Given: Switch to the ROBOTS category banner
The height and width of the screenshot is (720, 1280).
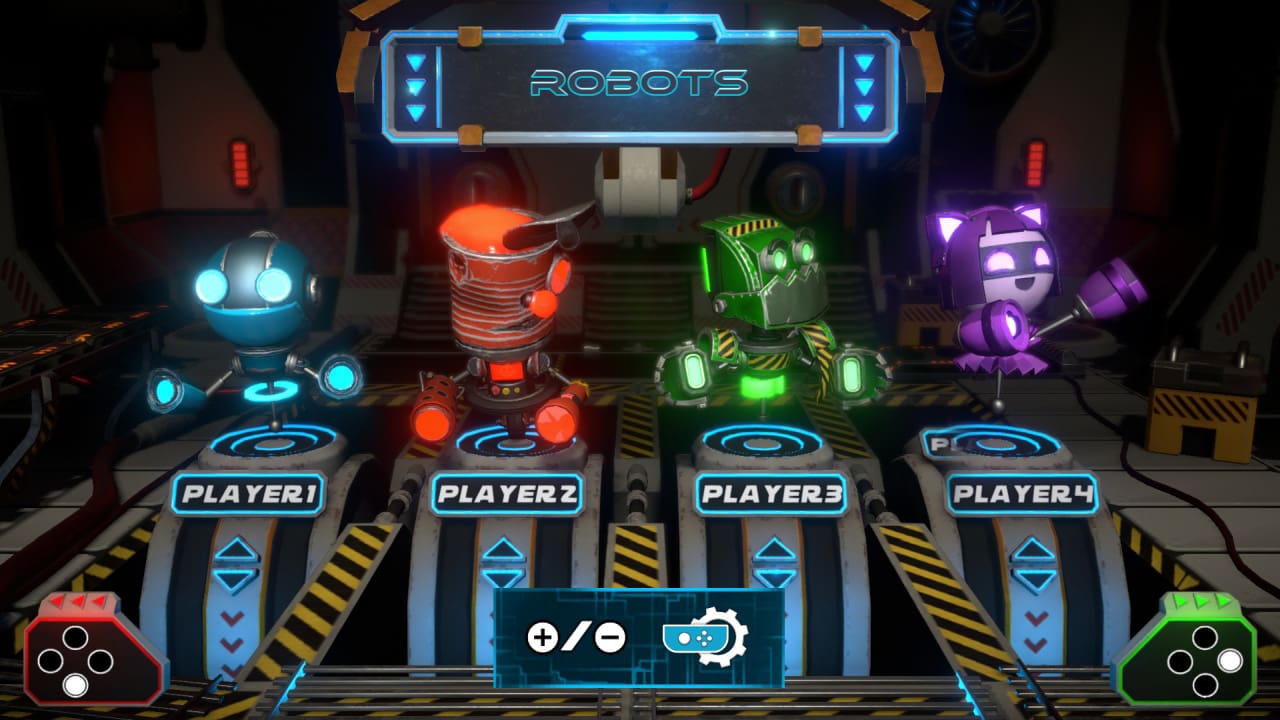Looking at the screenshot, I should click(640, 80).
